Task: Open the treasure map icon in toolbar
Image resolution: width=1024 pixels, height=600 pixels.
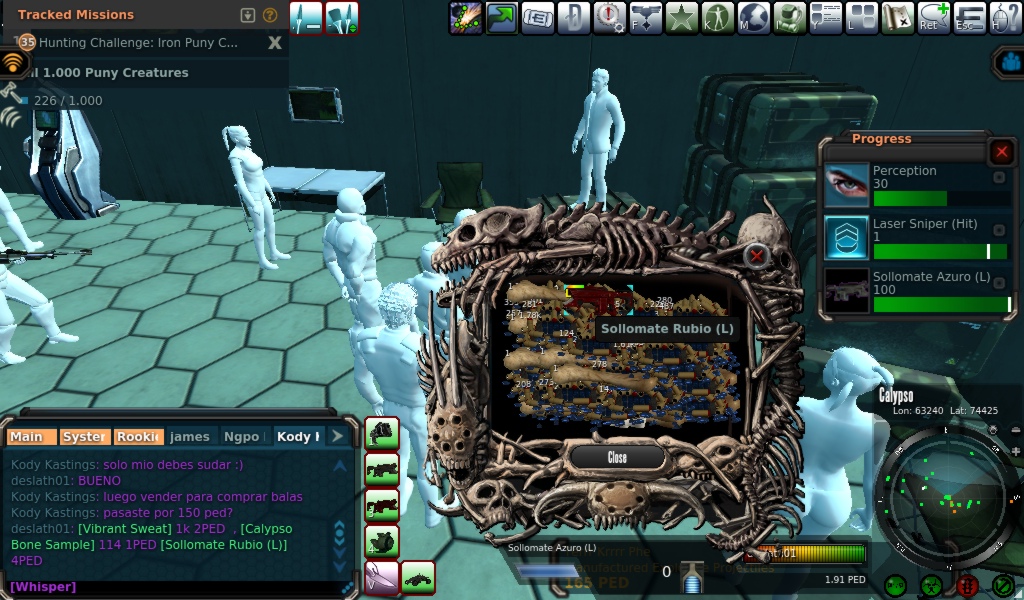Action: 898,17
